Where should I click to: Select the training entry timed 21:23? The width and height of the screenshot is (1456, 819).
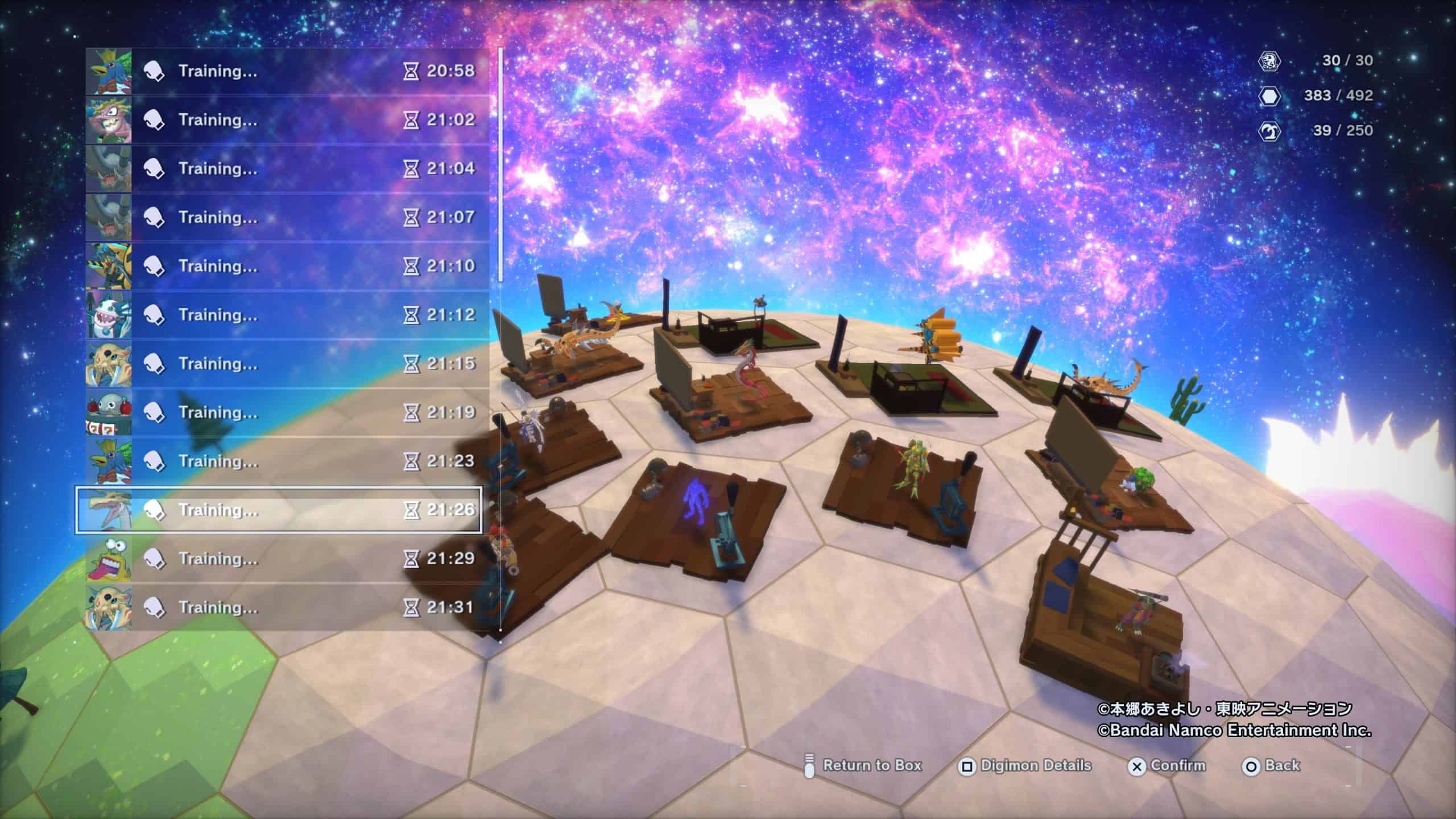click(287, 461)
